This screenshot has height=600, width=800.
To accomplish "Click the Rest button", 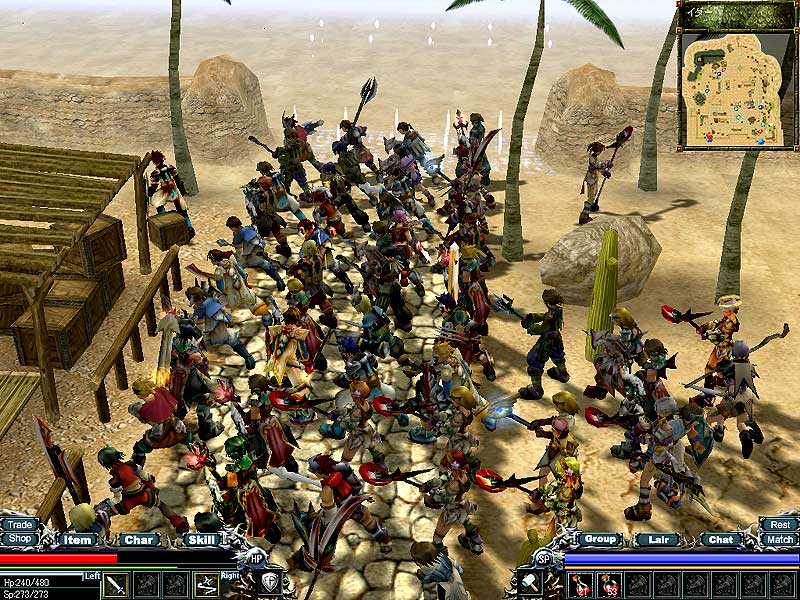I will click(x=779, y=524).
